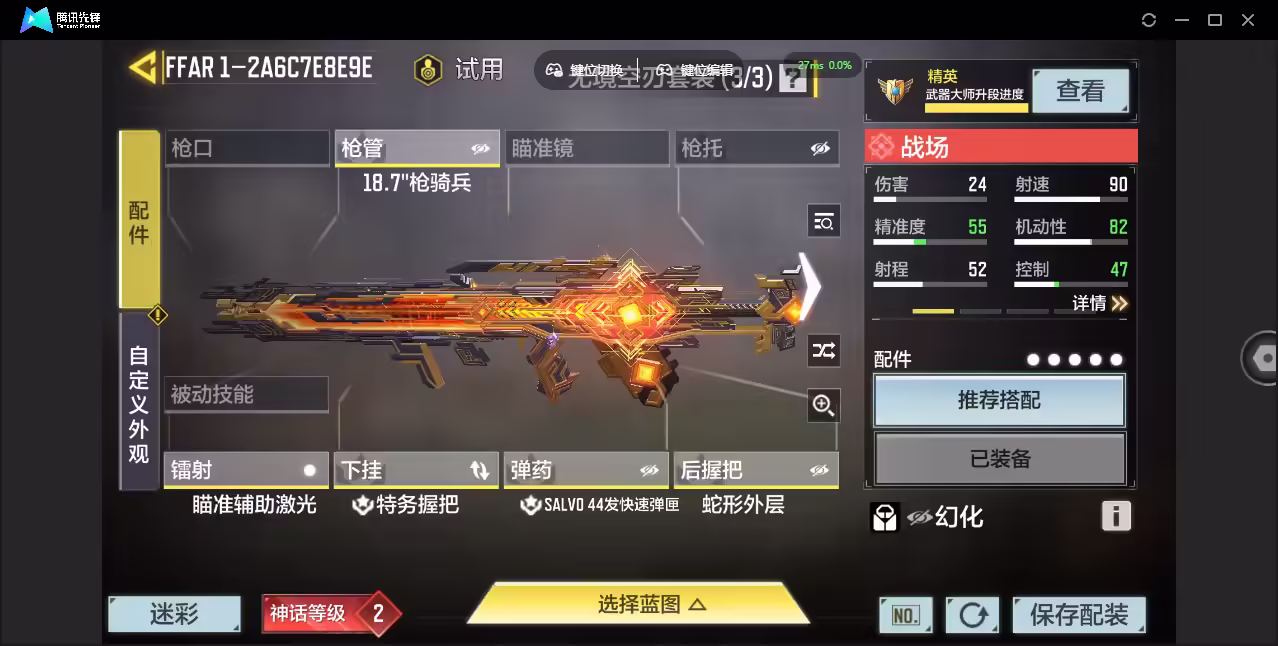This screenshot has width=1278, height=646.
Task: Choose the 后握把 rear grip slot
Action: (757, 470)
